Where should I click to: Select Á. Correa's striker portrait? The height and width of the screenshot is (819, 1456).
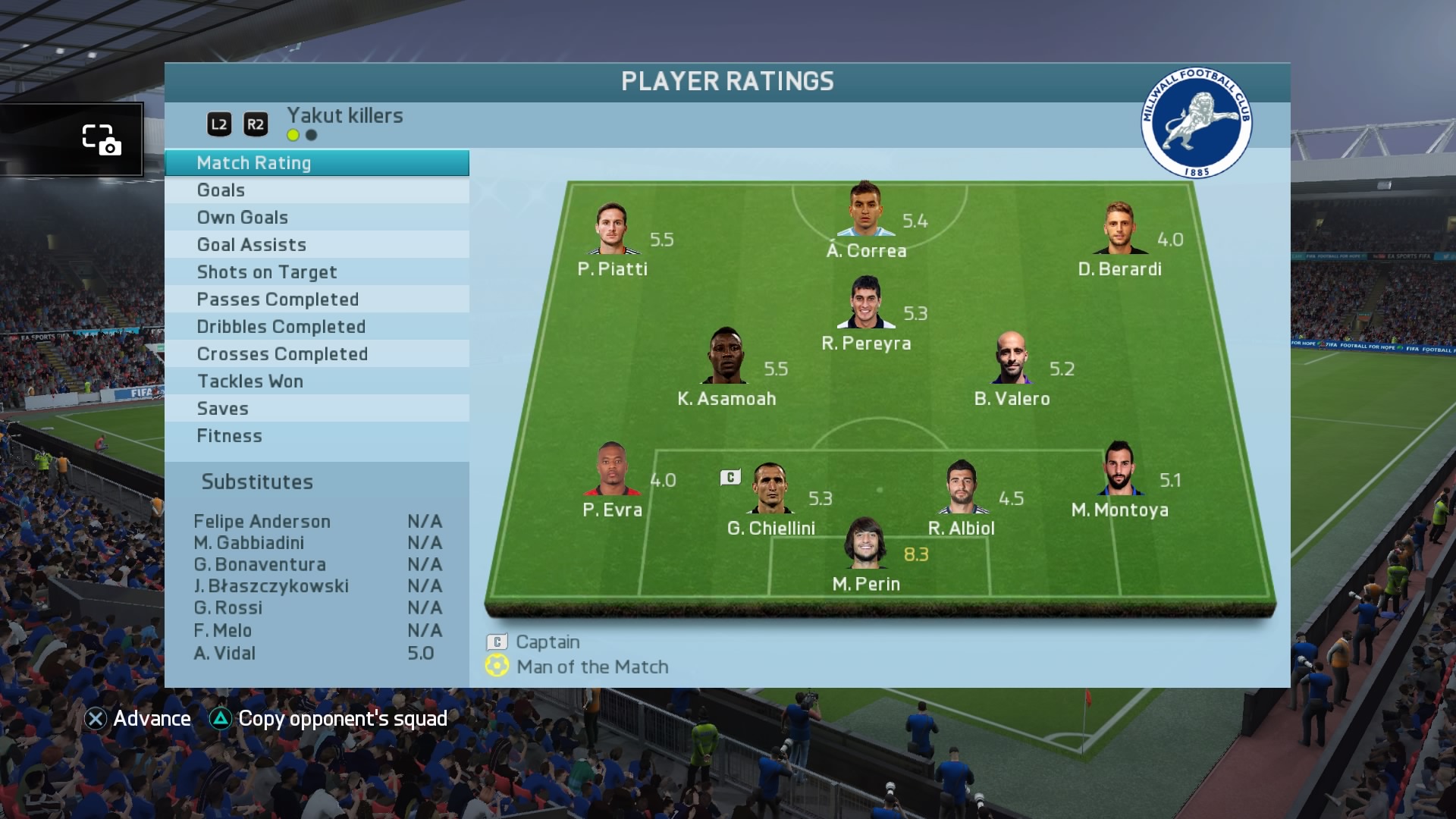(865, 209)
